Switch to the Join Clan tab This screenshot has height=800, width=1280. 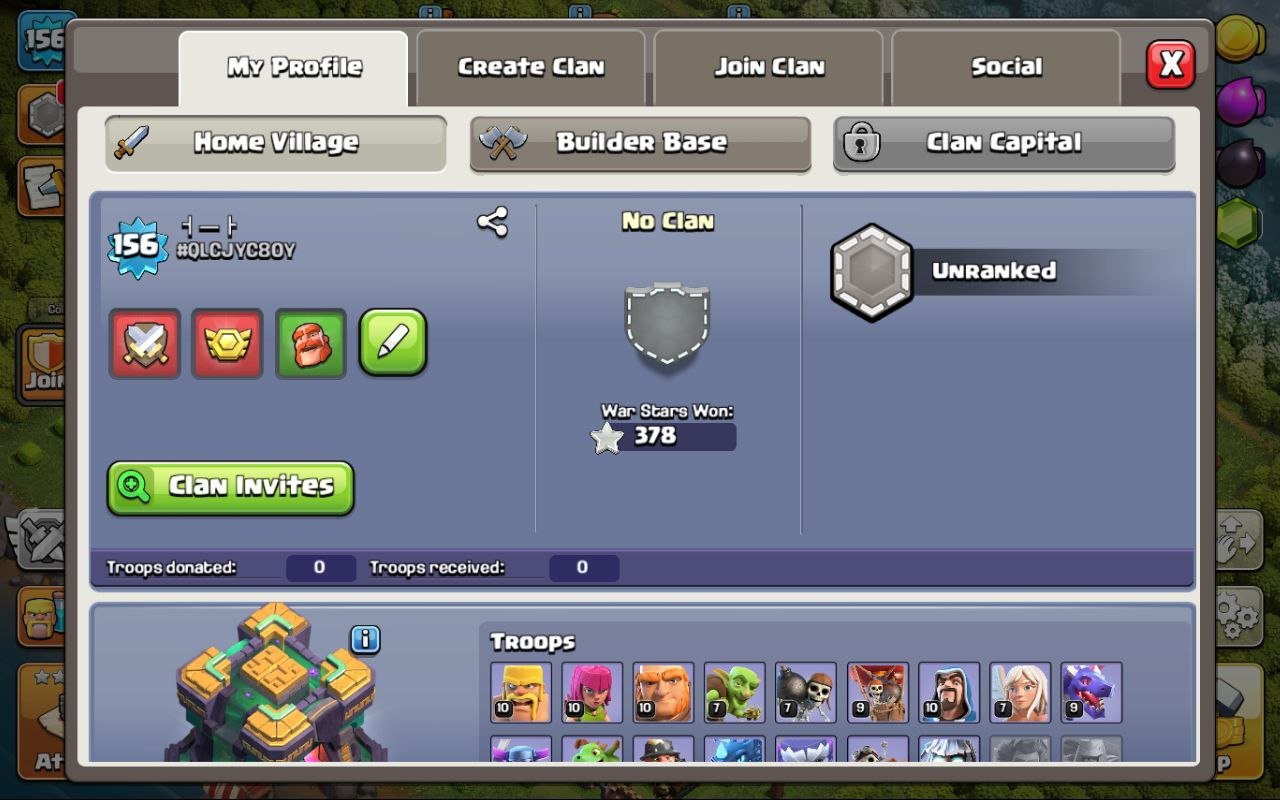pyautogui.click(x=768, y=66)
